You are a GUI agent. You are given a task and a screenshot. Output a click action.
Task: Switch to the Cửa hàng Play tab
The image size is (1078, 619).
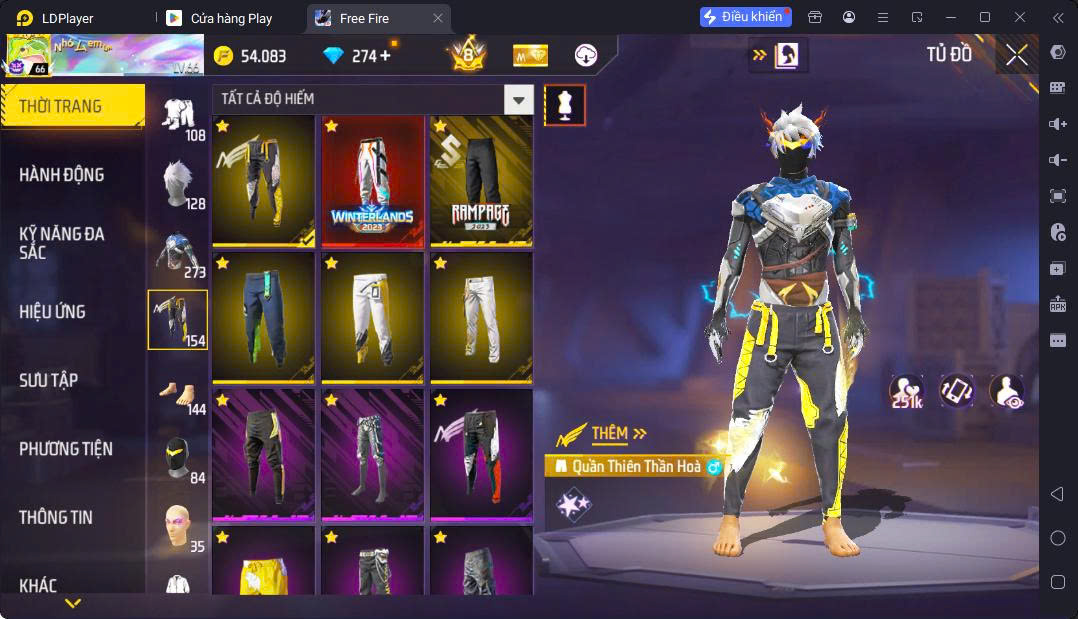point(231,18)
